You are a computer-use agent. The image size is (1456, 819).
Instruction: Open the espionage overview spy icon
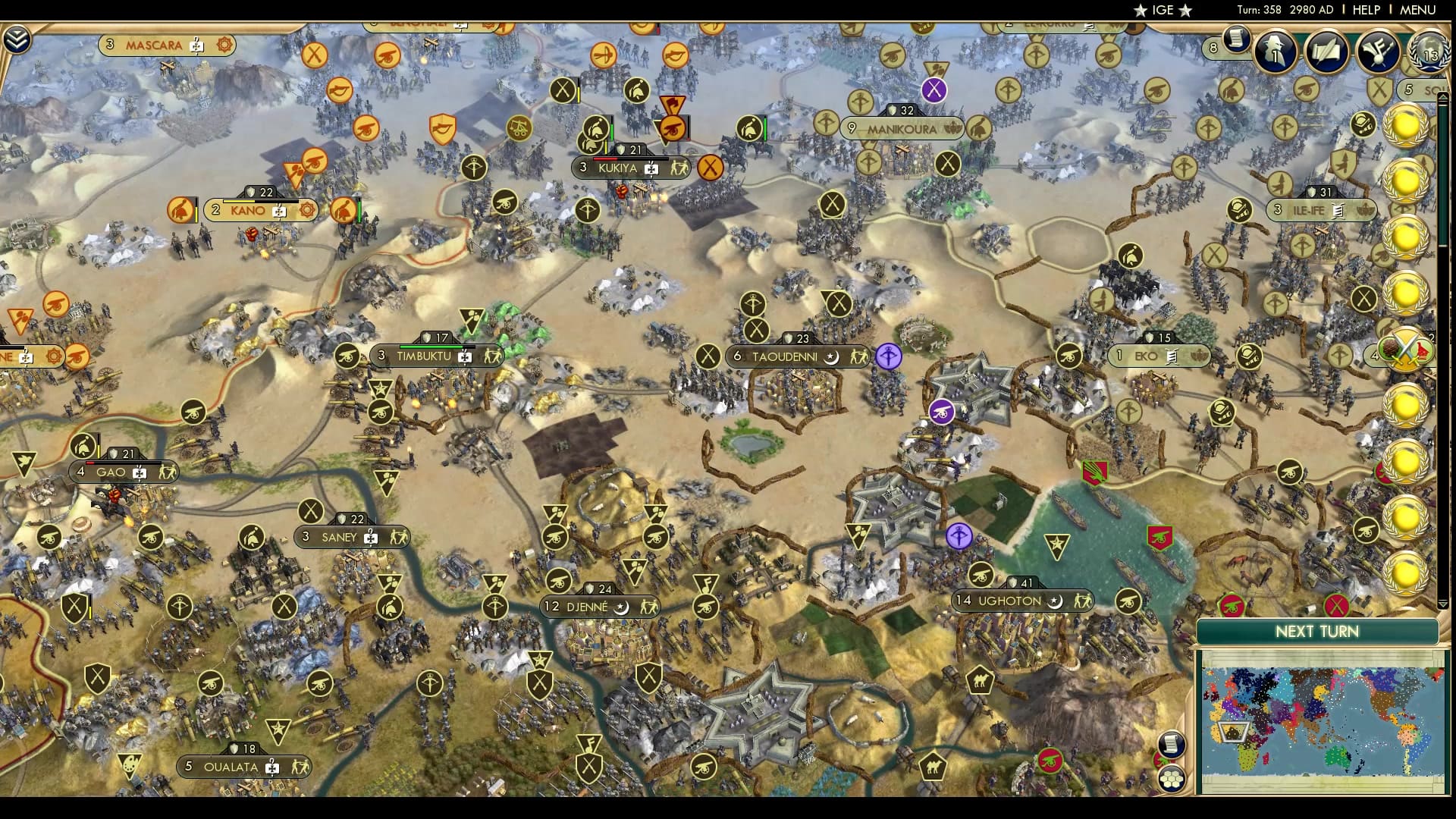coord(1273,51)
